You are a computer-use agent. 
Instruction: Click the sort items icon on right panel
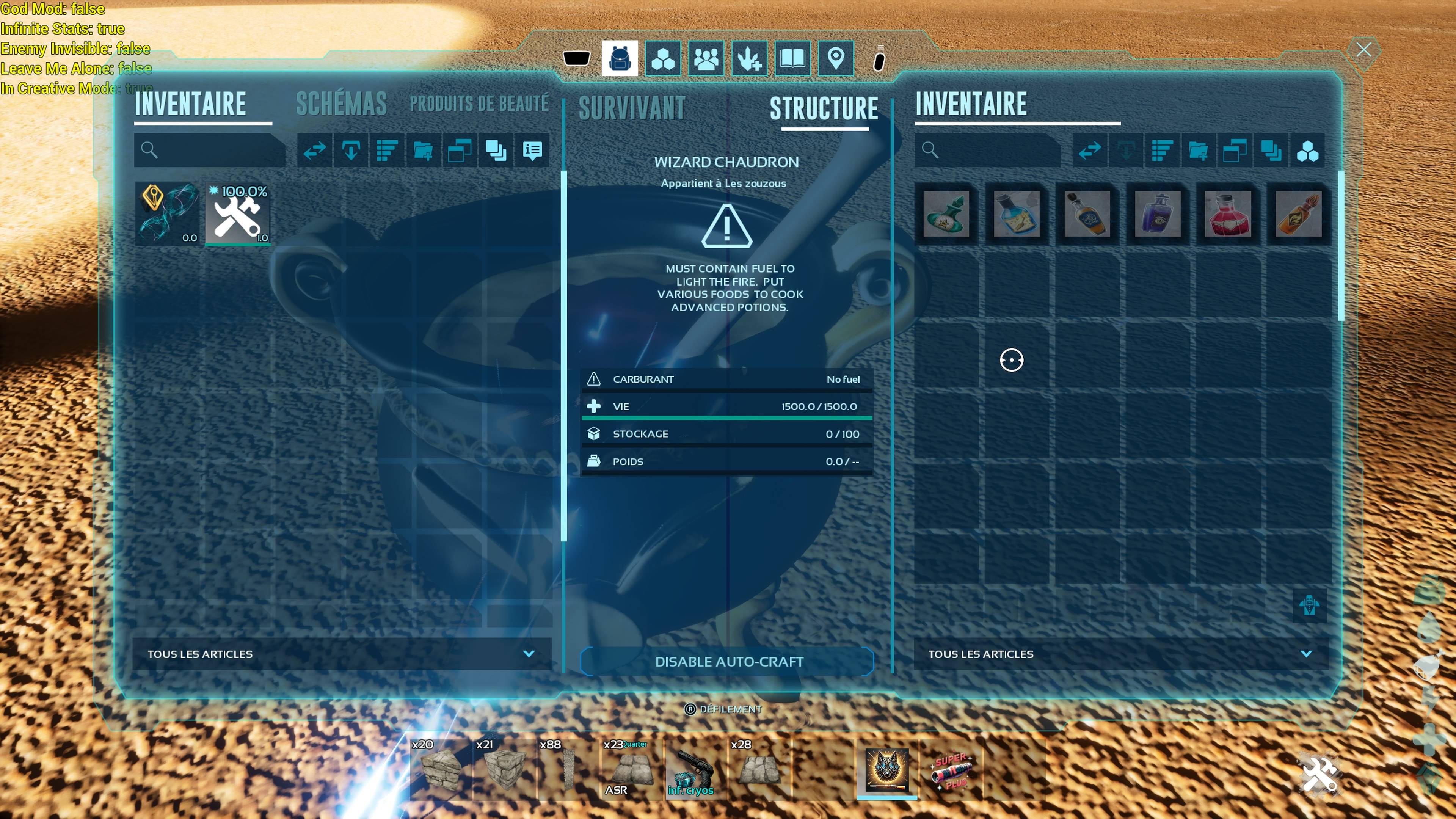(x=1162, y=151)
